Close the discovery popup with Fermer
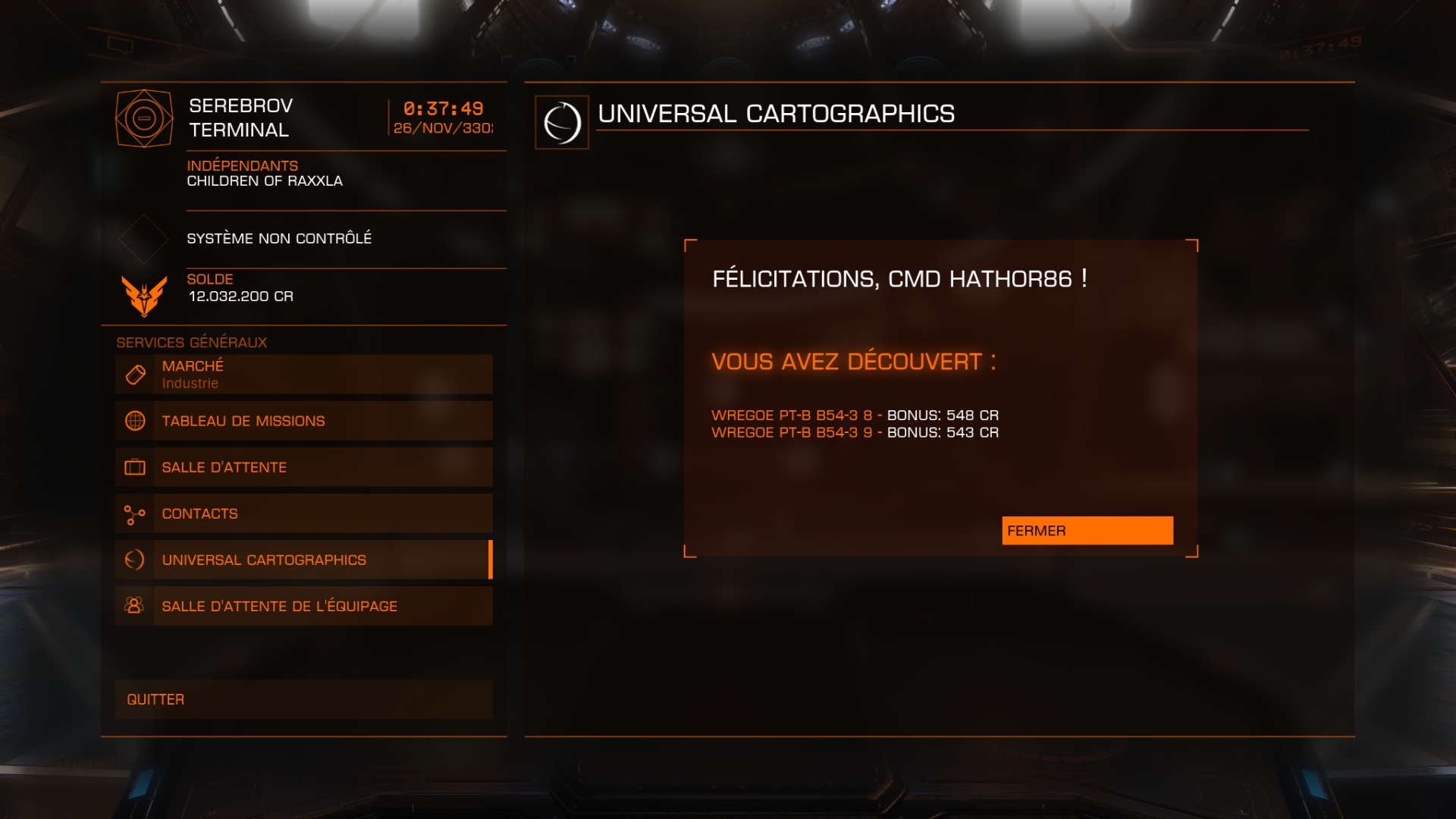 coord(1087,531)
